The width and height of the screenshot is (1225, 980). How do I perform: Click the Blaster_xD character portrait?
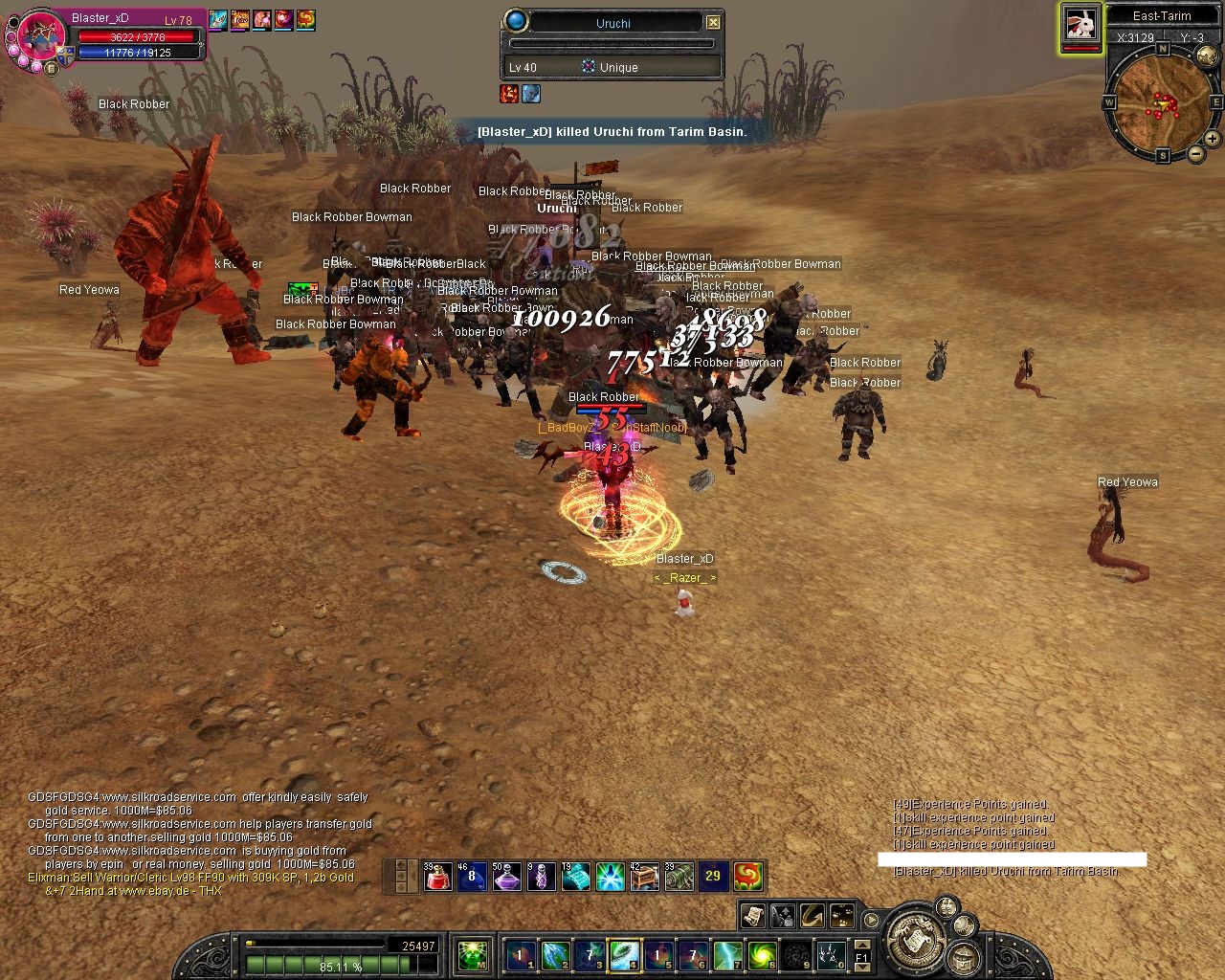(x=40, y=38)
